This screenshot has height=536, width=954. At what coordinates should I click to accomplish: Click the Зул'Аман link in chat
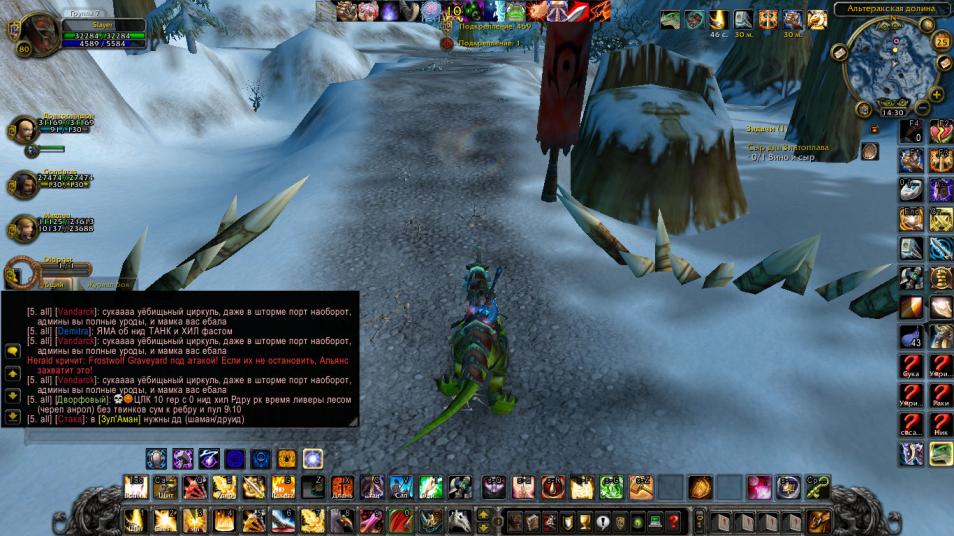point(118,419)
